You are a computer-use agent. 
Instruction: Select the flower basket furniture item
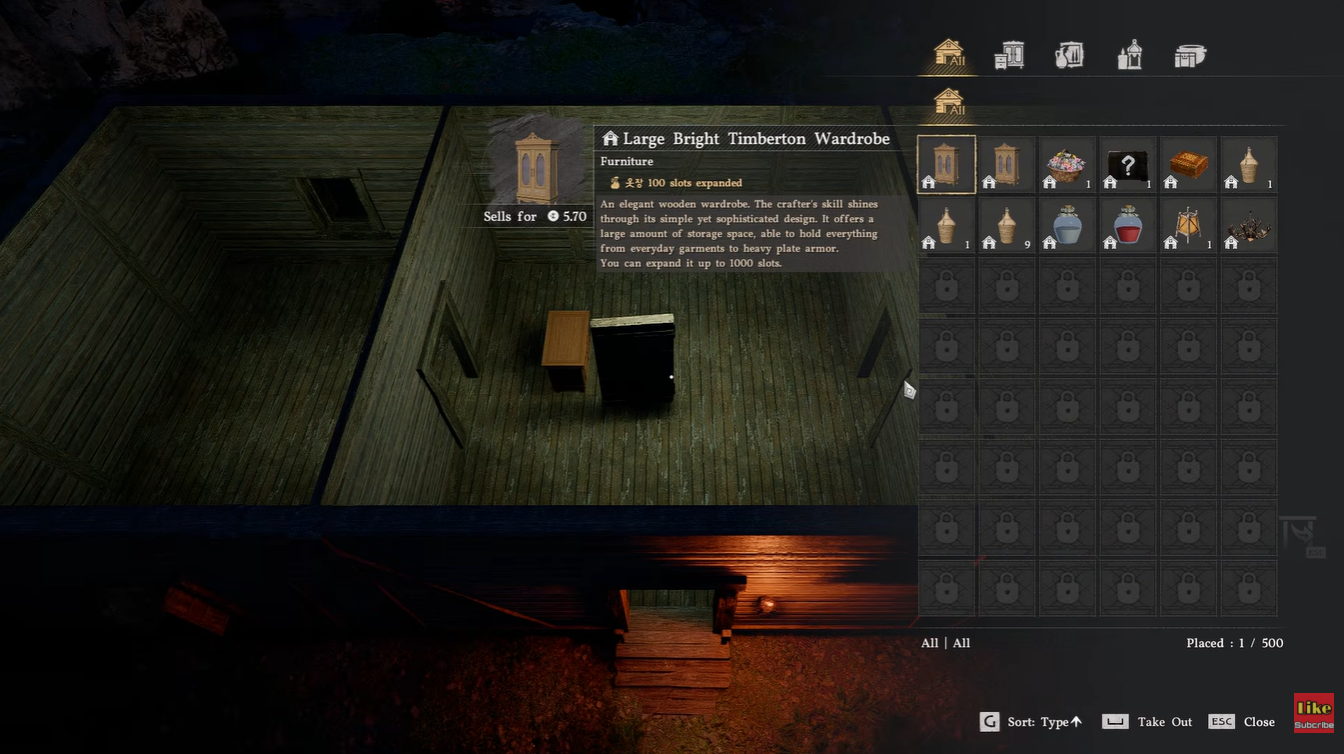(x=1067, y=163)
